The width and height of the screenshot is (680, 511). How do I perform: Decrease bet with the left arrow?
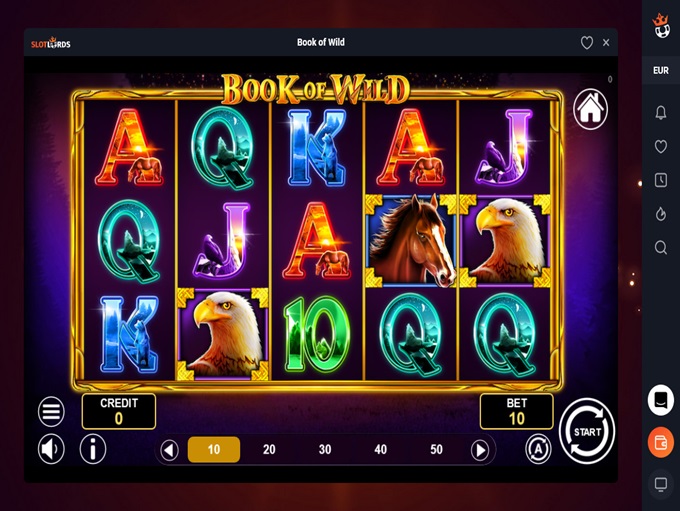(x=170, y=450)
